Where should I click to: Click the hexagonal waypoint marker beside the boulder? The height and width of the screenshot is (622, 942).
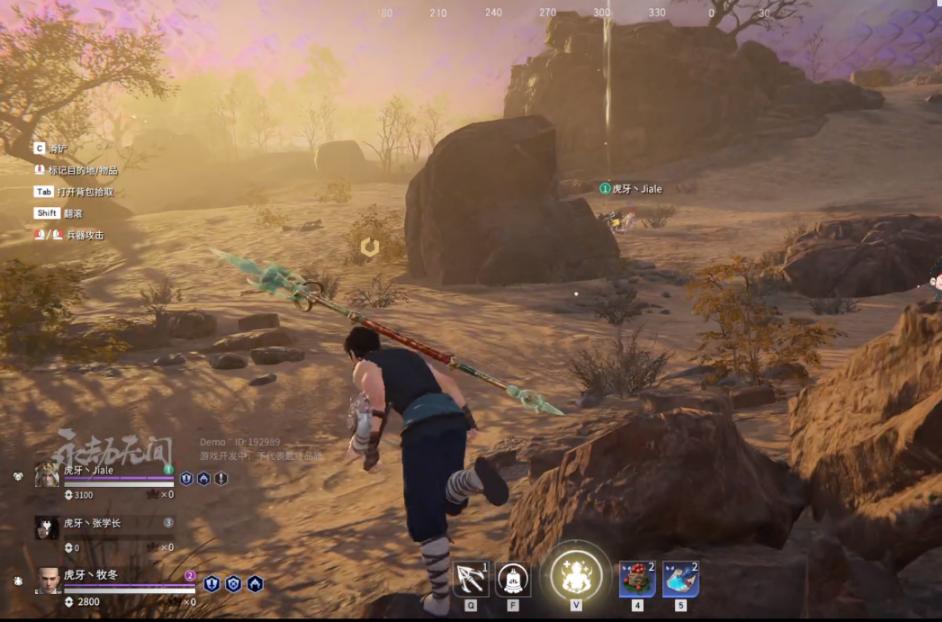(370, 246)
